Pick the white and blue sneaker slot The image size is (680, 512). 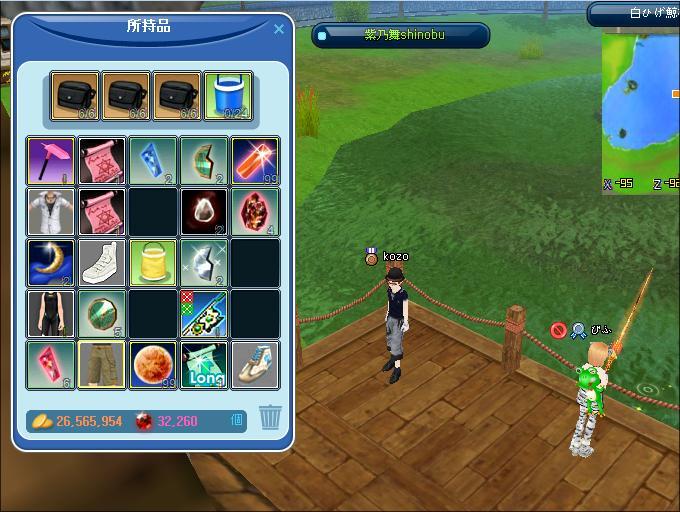point(255,366)
